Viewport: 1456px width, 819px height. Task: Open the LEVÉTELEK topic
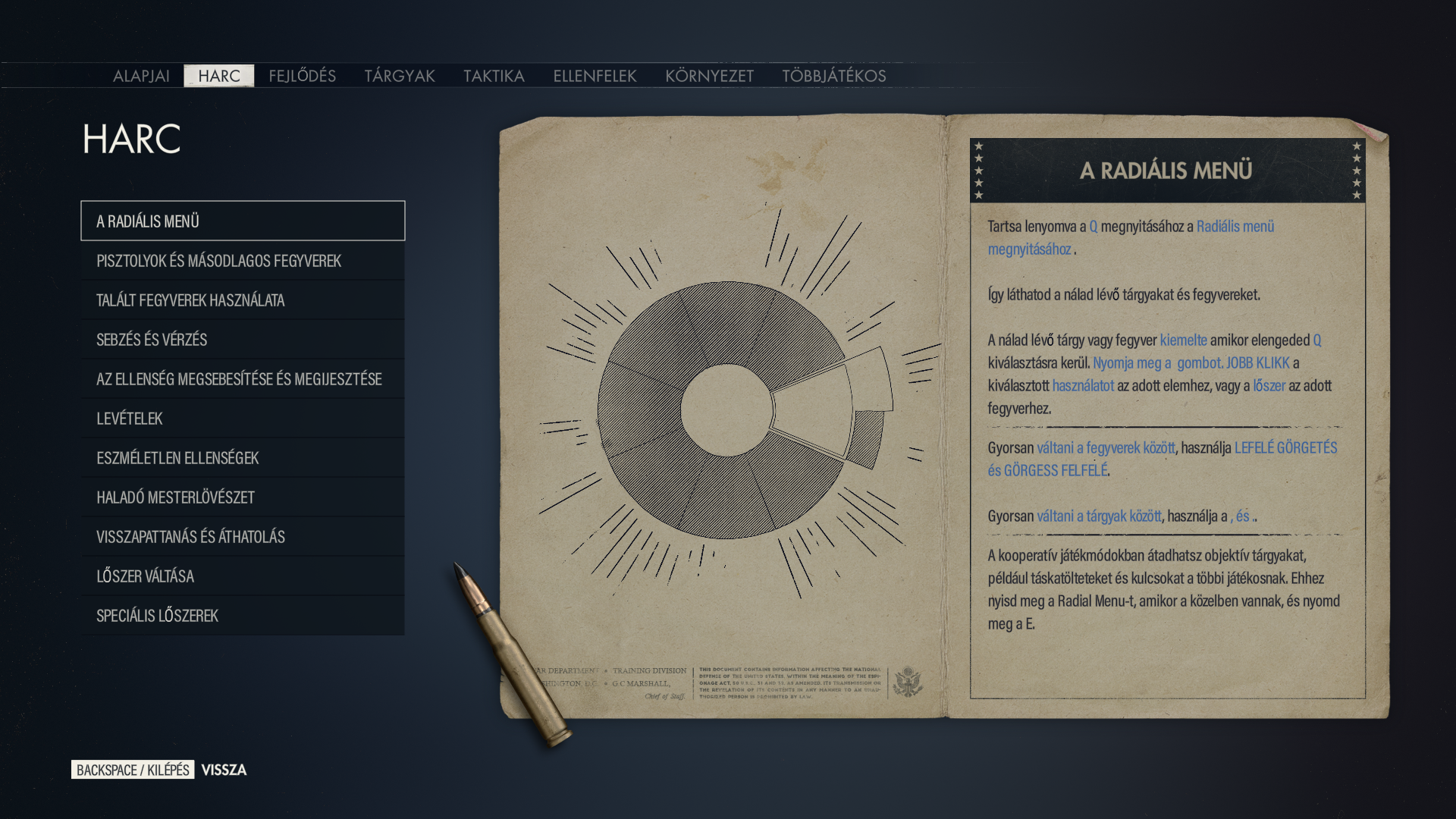pyautogui.click(x=243, y=419)
